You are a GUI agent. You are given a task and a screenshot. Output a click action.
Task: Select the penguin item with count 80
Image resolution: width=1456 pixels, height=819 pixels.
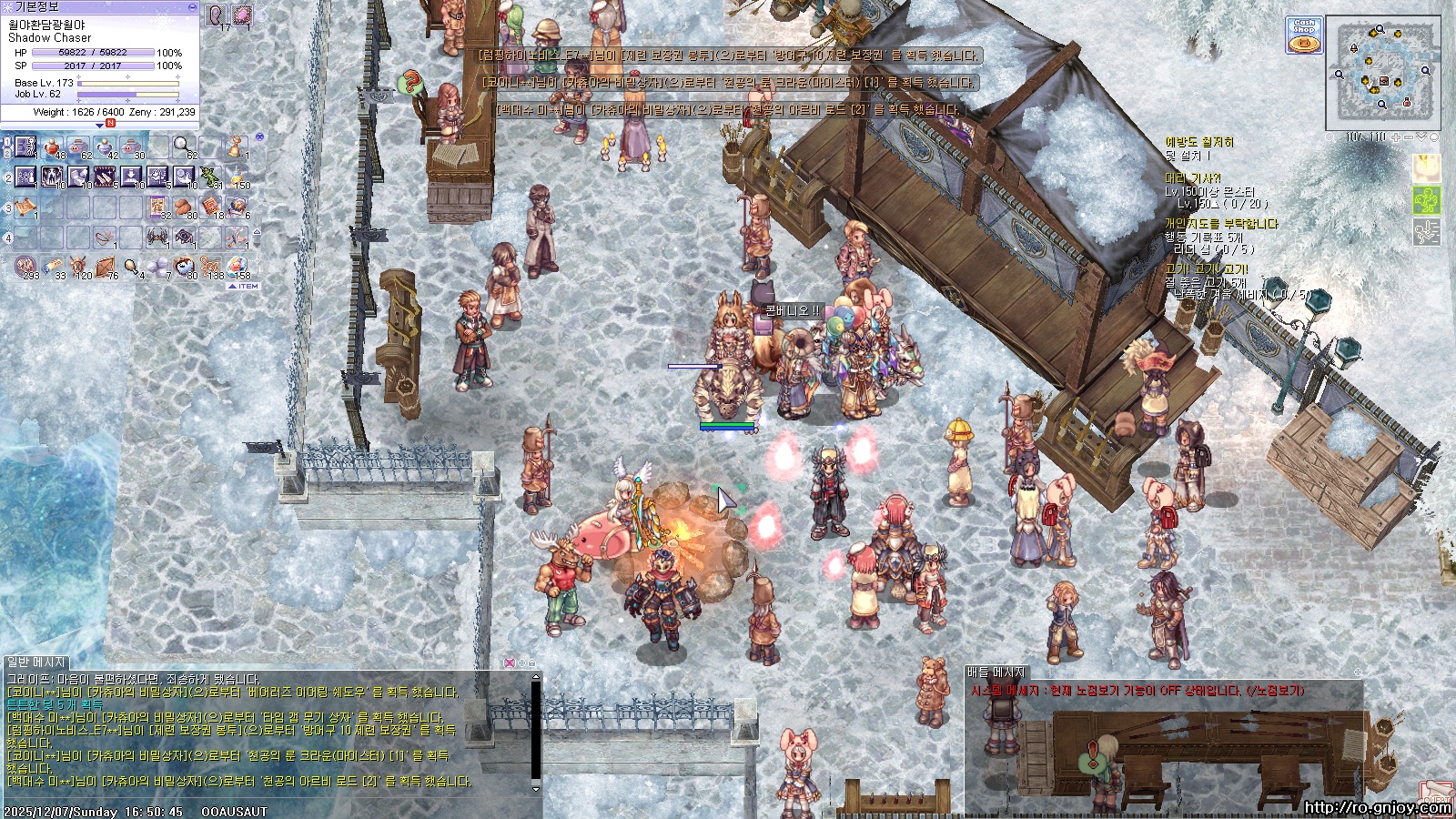185,267
